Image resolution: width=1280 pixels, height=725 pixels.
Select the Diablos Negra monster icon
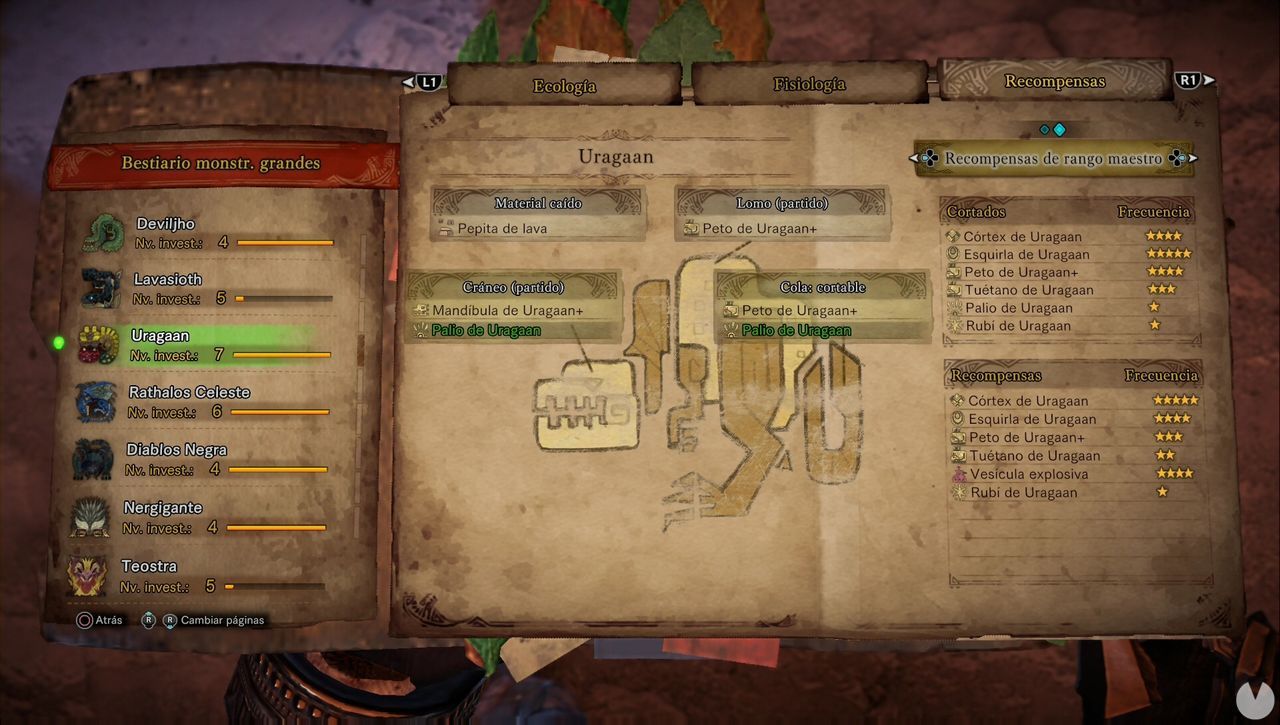coord(95,459)
